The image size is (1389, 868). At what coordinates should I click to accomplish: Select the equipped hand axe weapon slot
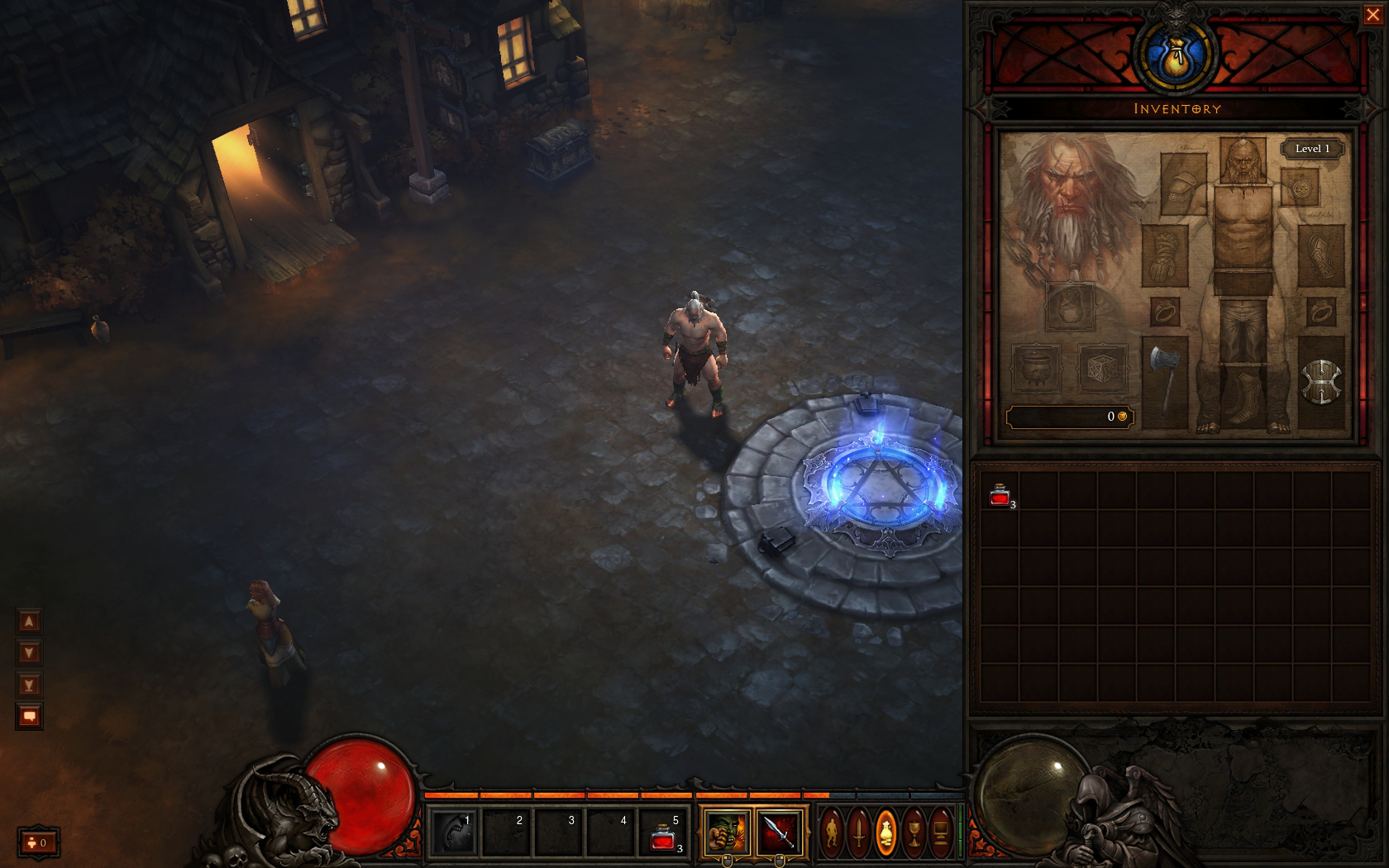(x=1164, y=381)
